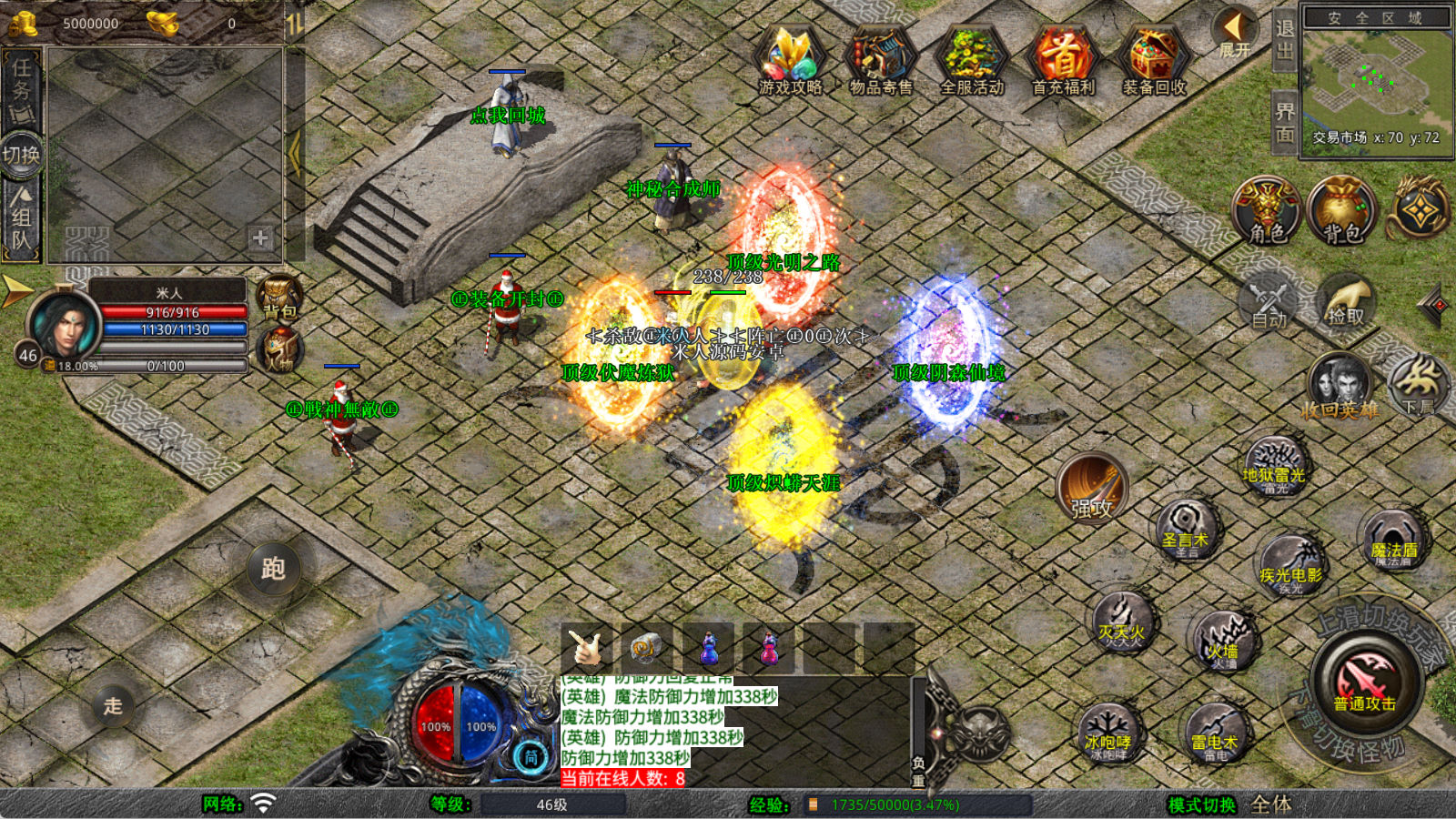Open the 全服活动 server events icon
1456x819 pixels.
tap(972, 59)
